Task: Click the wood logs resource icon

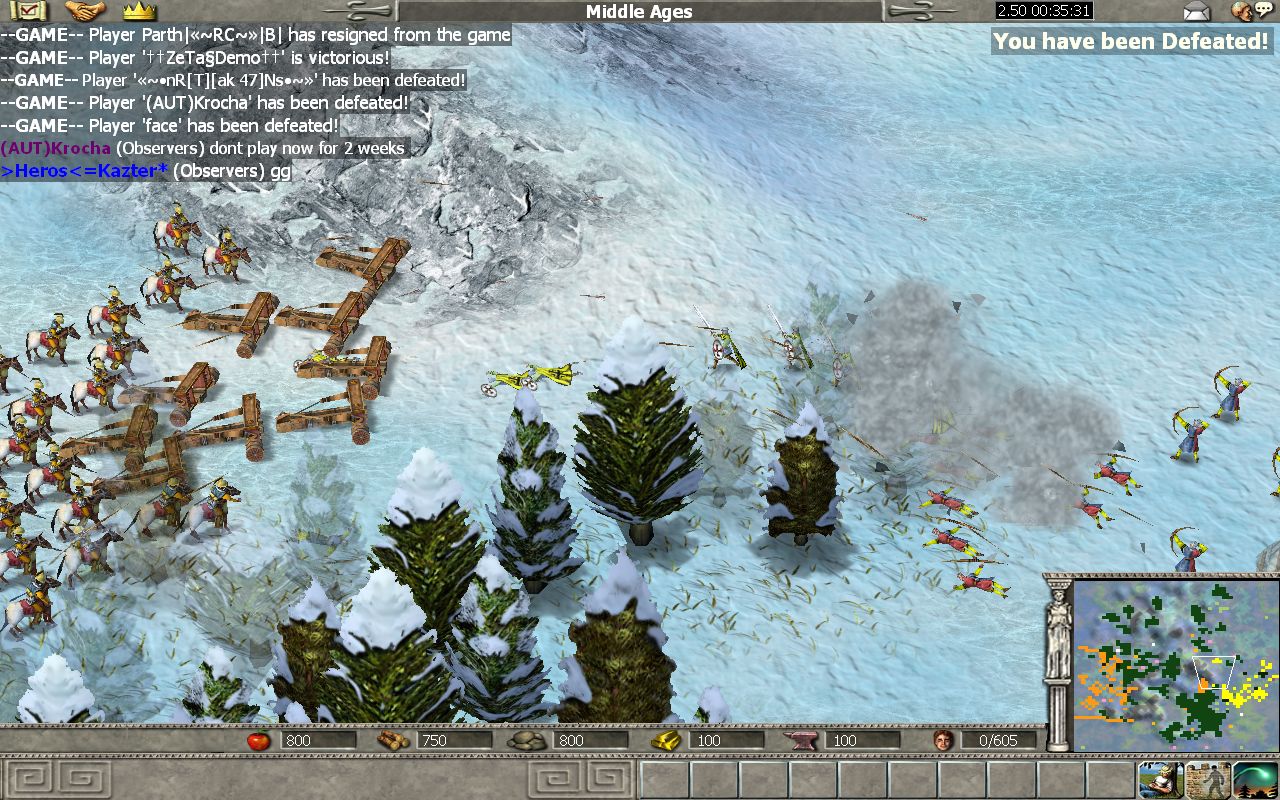Action: coord(392,740)
